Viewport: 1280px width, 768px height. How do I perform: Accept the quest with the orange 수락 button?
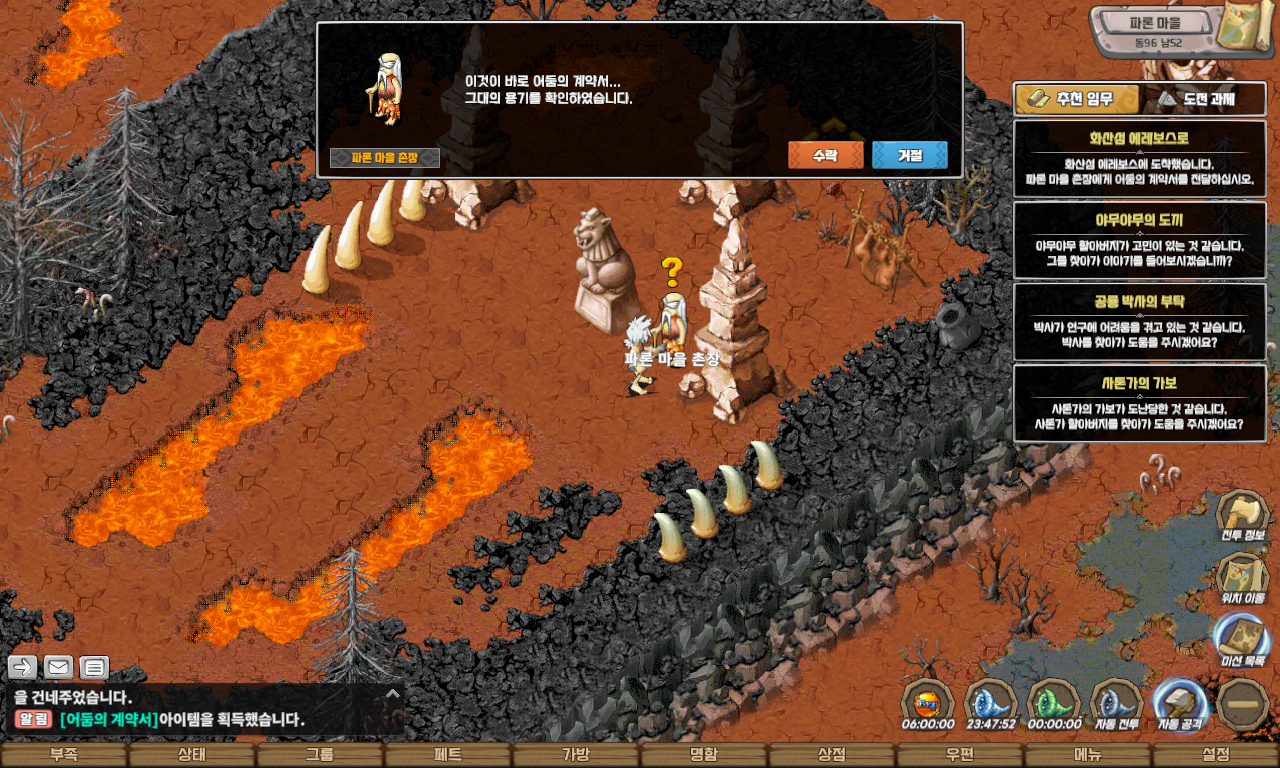tap(825, 155)
